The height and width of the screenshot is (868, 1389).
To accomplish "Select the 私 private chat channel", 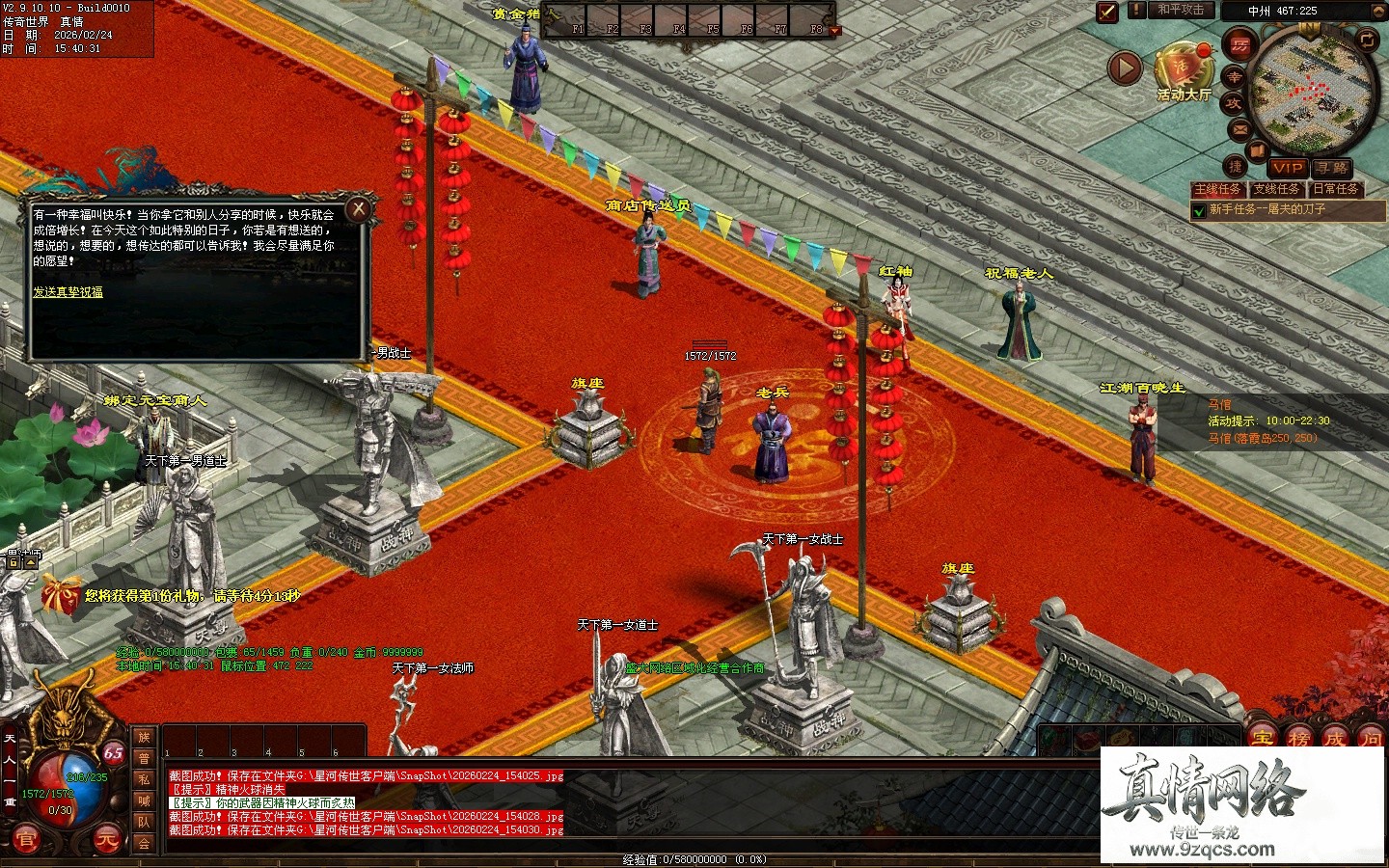I will (x=144, y=779).
